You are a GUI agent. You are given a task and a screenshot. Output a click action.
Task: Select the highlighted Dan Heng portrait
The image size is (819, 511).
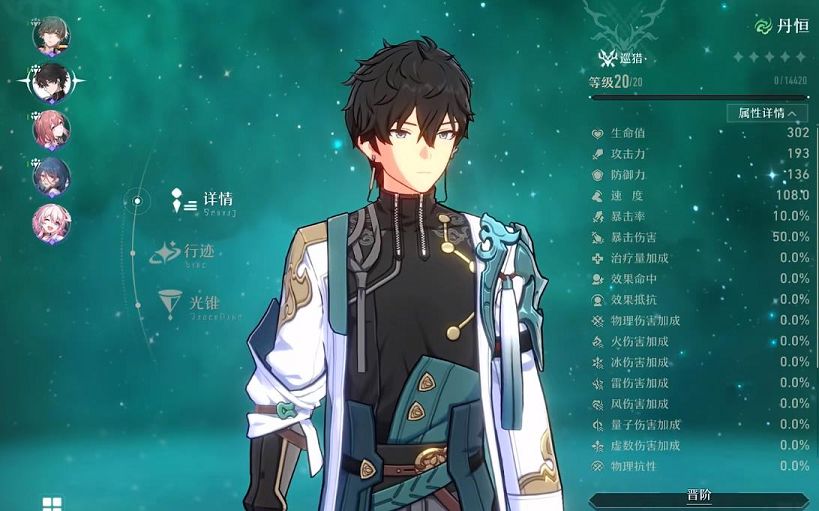coord(51,83)
